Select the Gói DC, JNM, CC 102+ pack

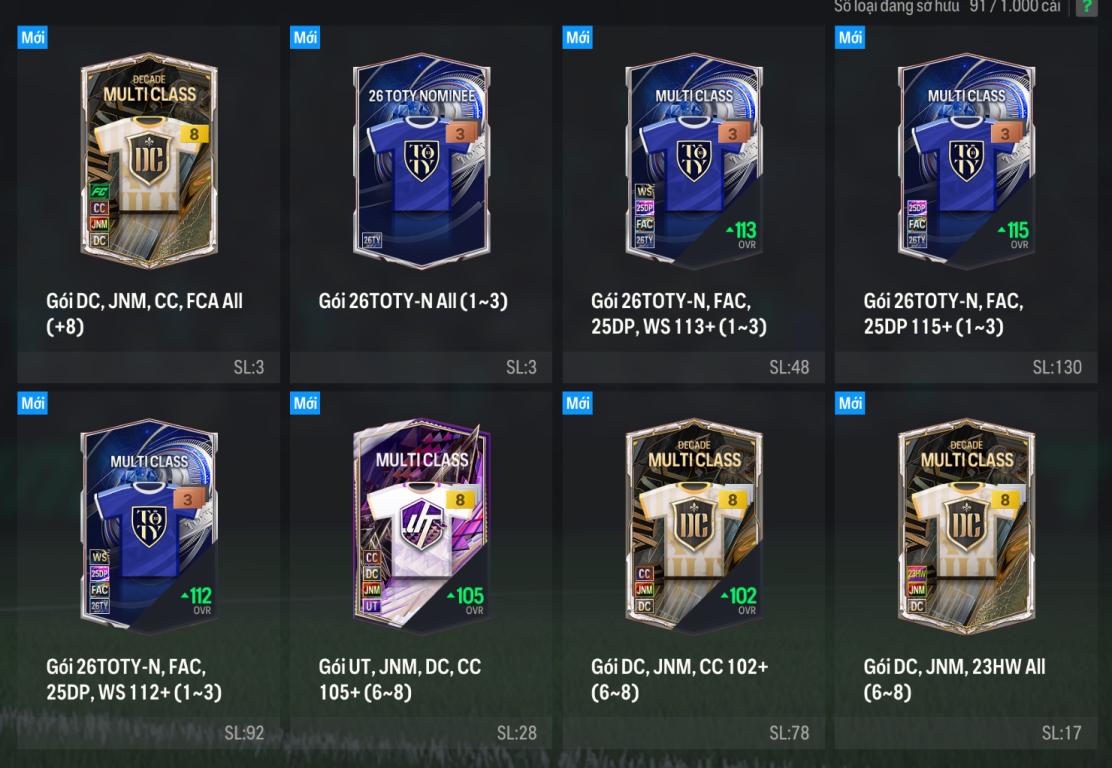tap(694, 526)
